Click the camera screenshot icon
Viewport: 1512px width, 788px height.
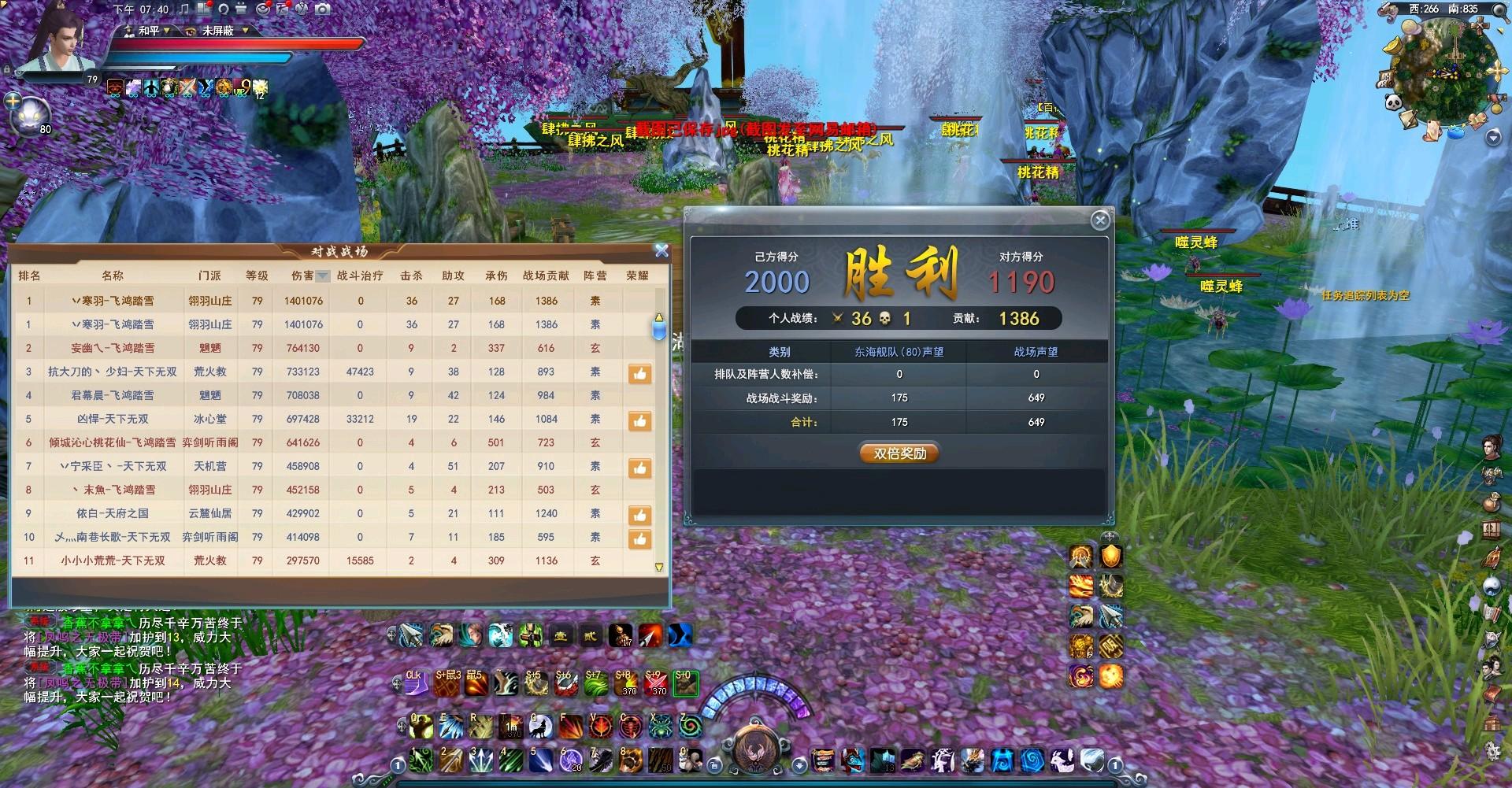[322, 9]
